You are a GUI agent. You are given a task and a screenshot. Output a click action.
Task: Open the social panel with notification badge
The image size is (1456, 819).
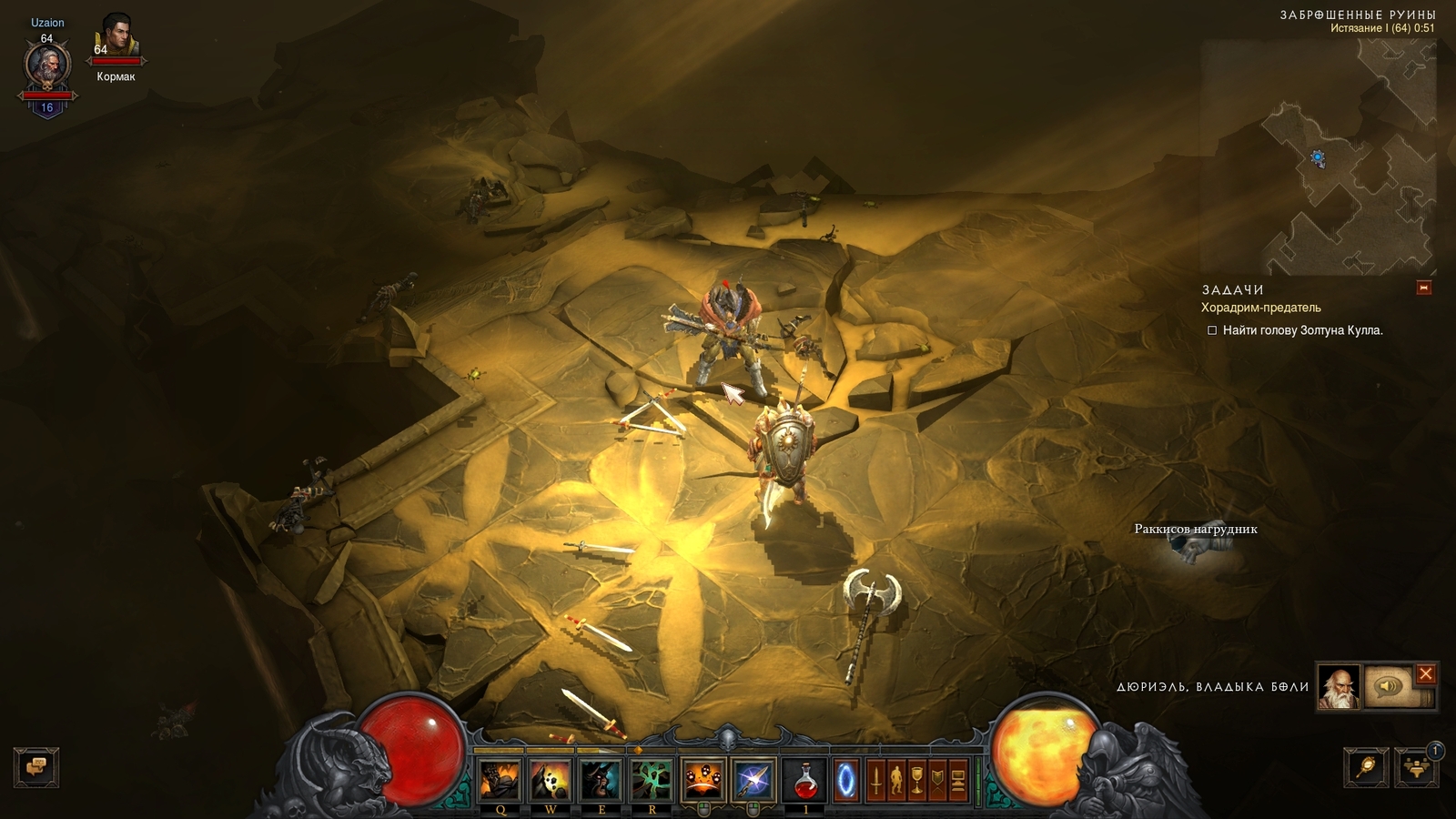click(1416, 767)
